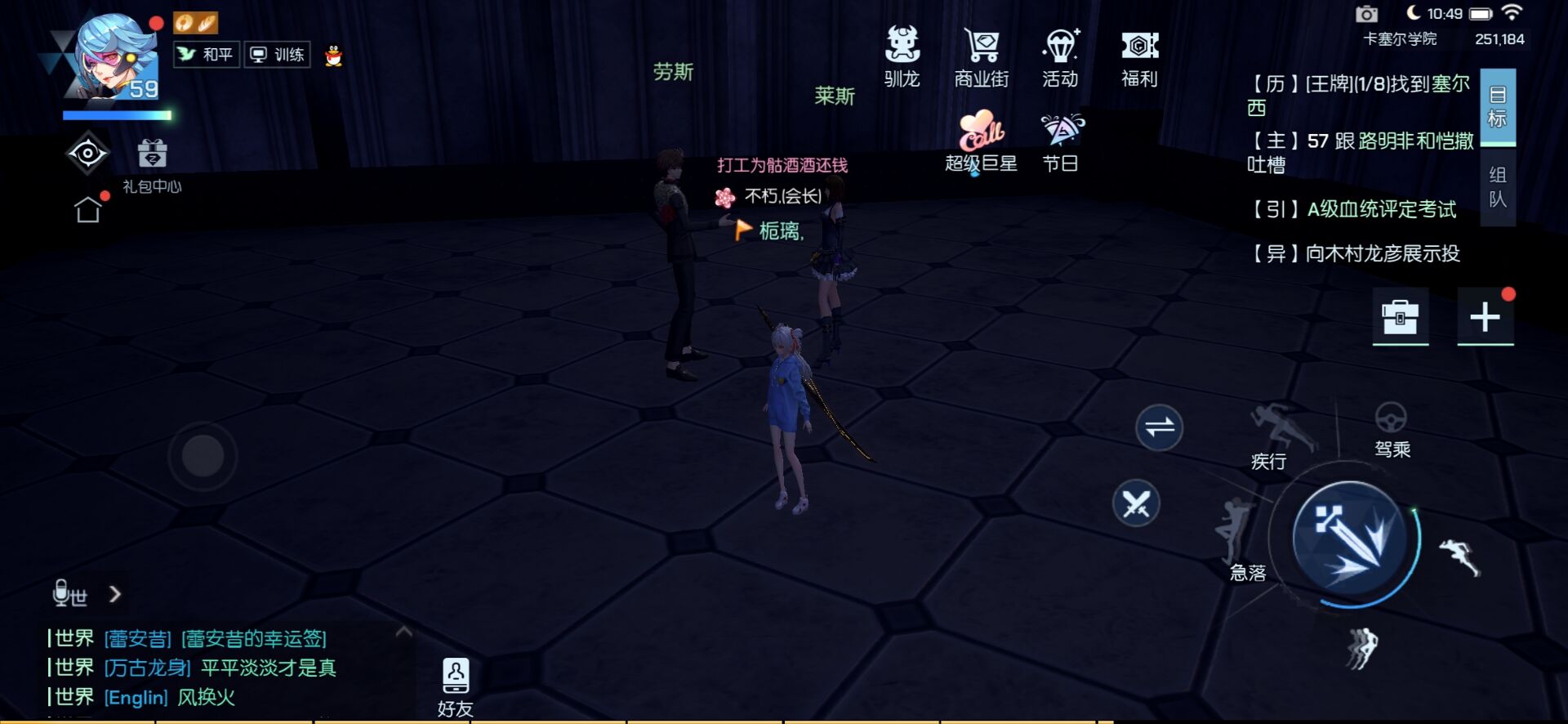Open the 好友 friends panel
The width and height of the screenshot is (1568, 724).
coord(455,677)
